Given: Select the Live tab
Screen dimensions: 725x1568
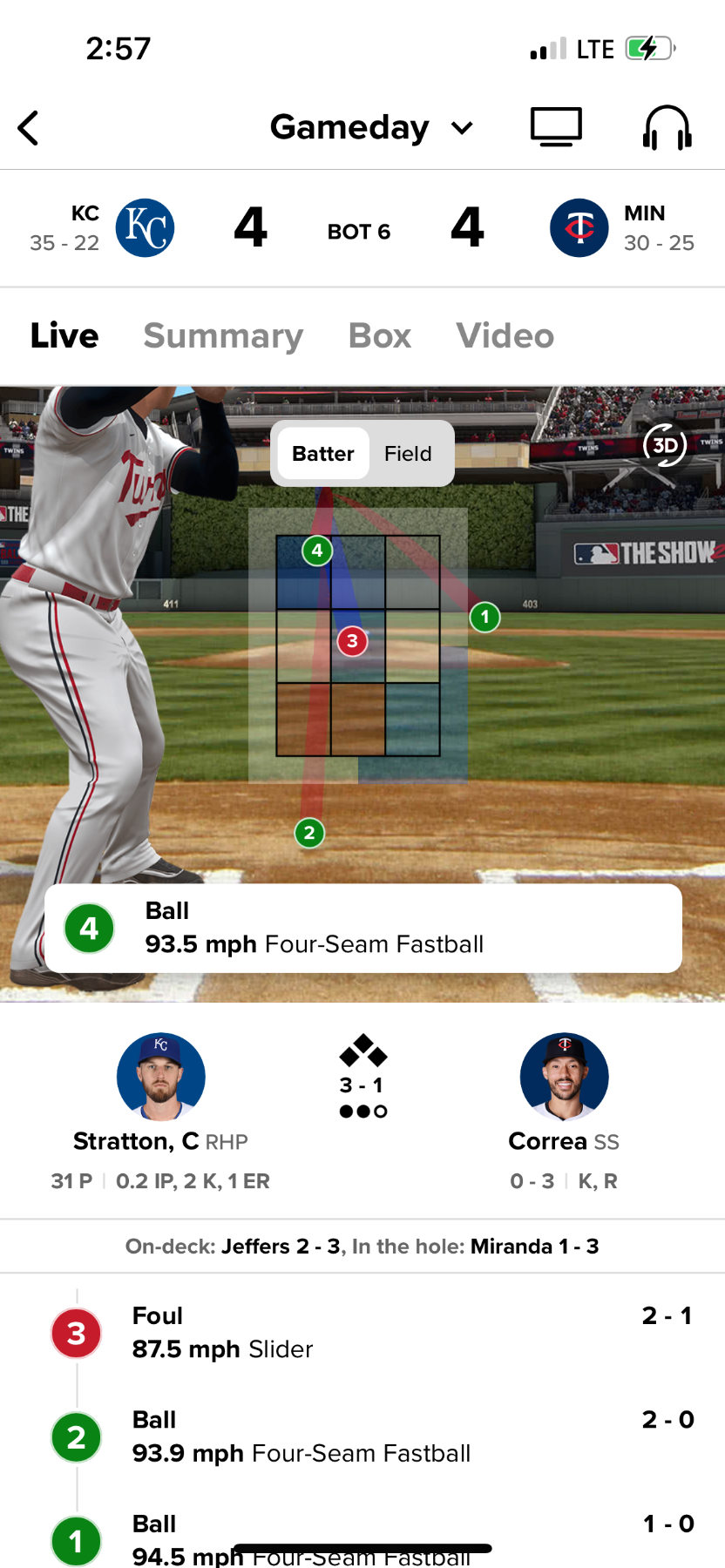Looking at the screenshot, I should pos(64,335).
